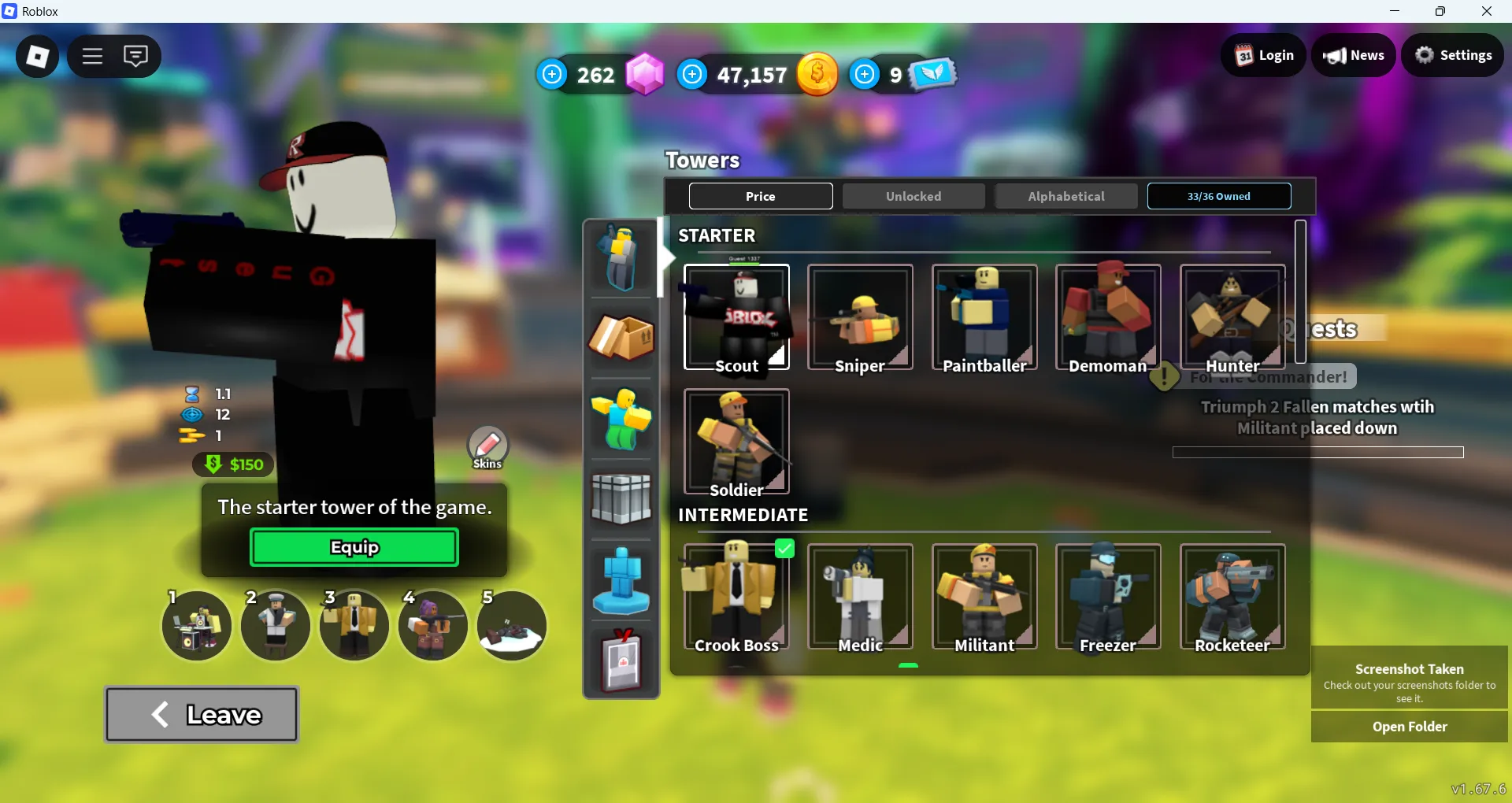Click Open Folder in the screenshot notification
Viewport: 1512px width, 803px height.
point(1409,727)
